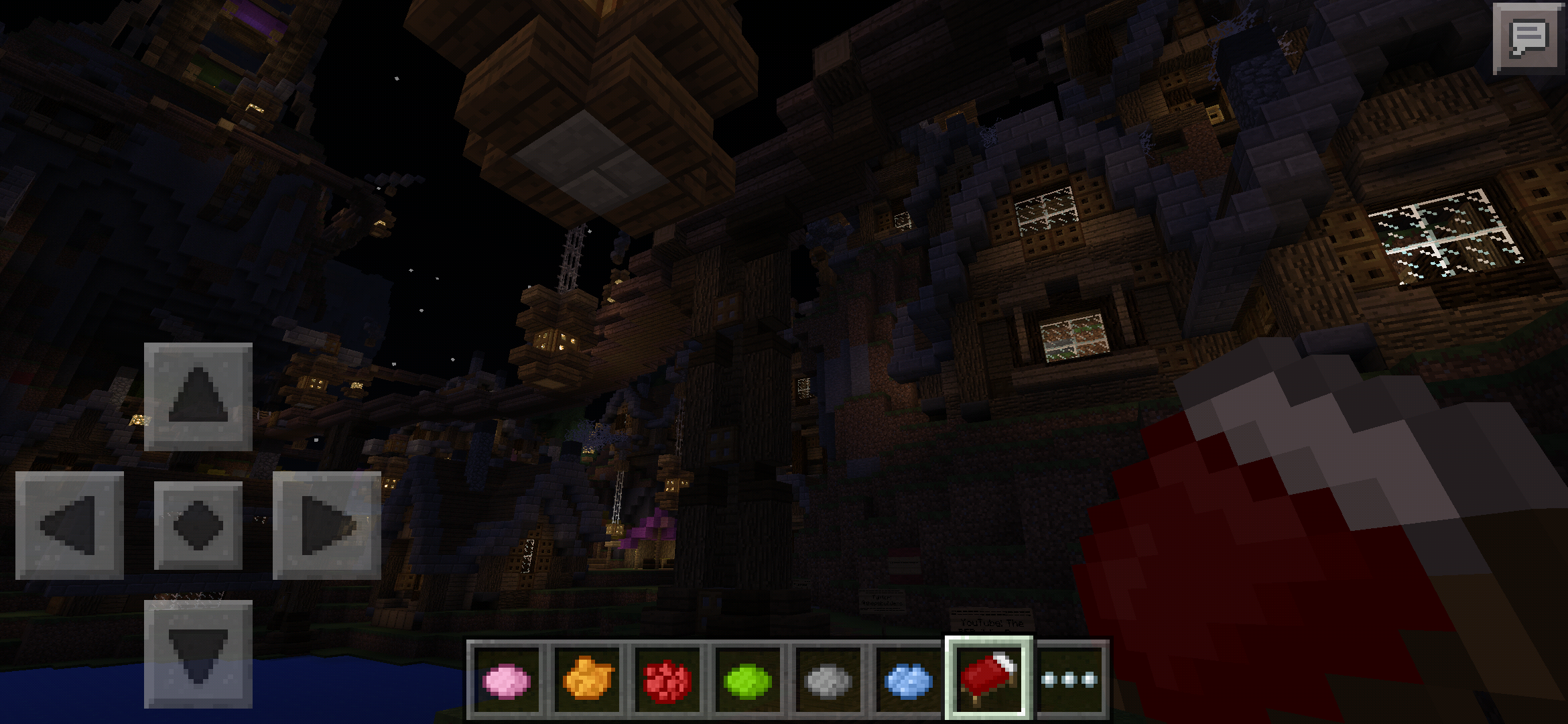
Task: Tap the move forward arrow
Action: 198,396
